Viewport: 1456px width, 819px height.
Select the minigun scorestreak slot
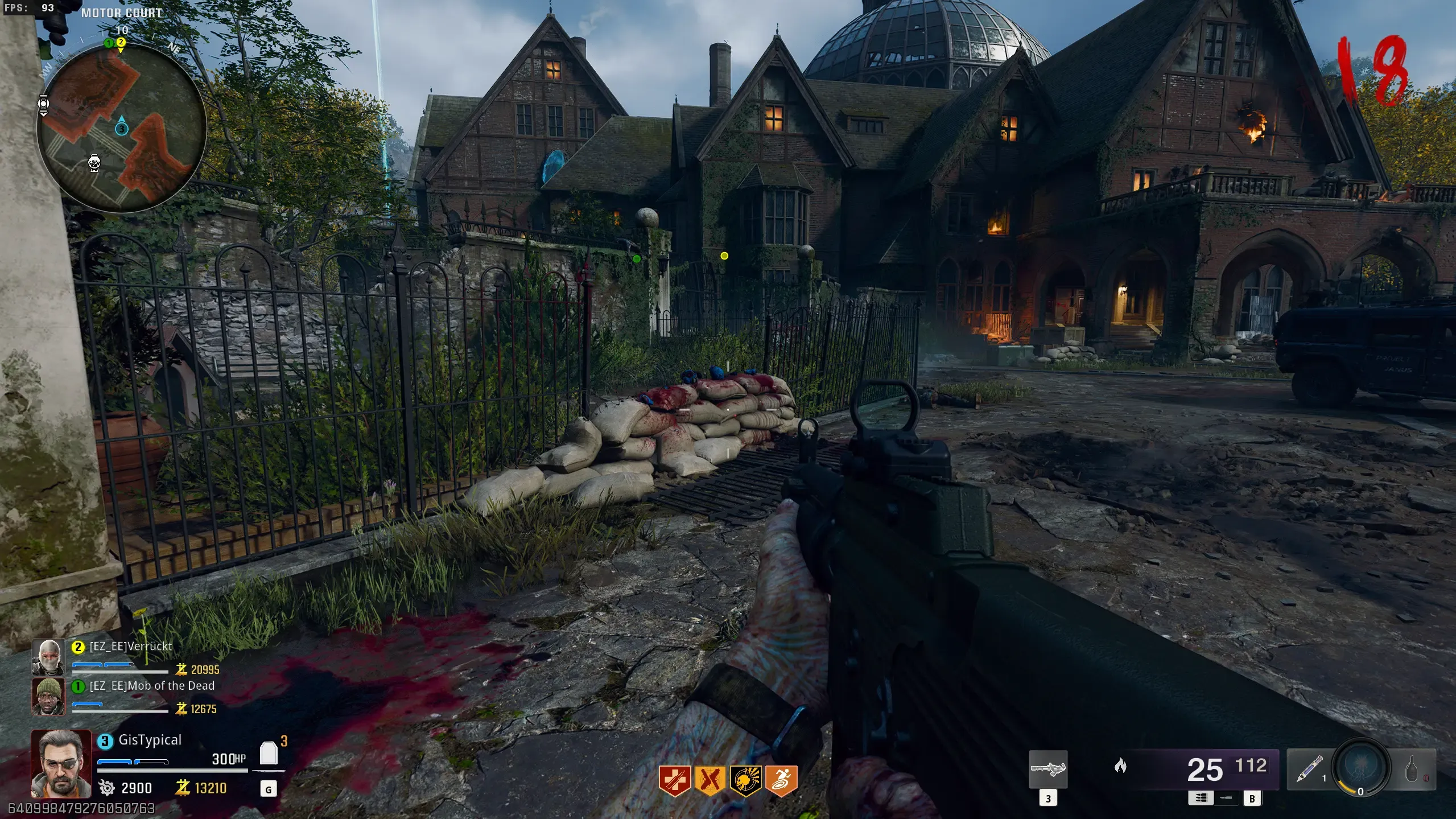tap(1048, 769)
